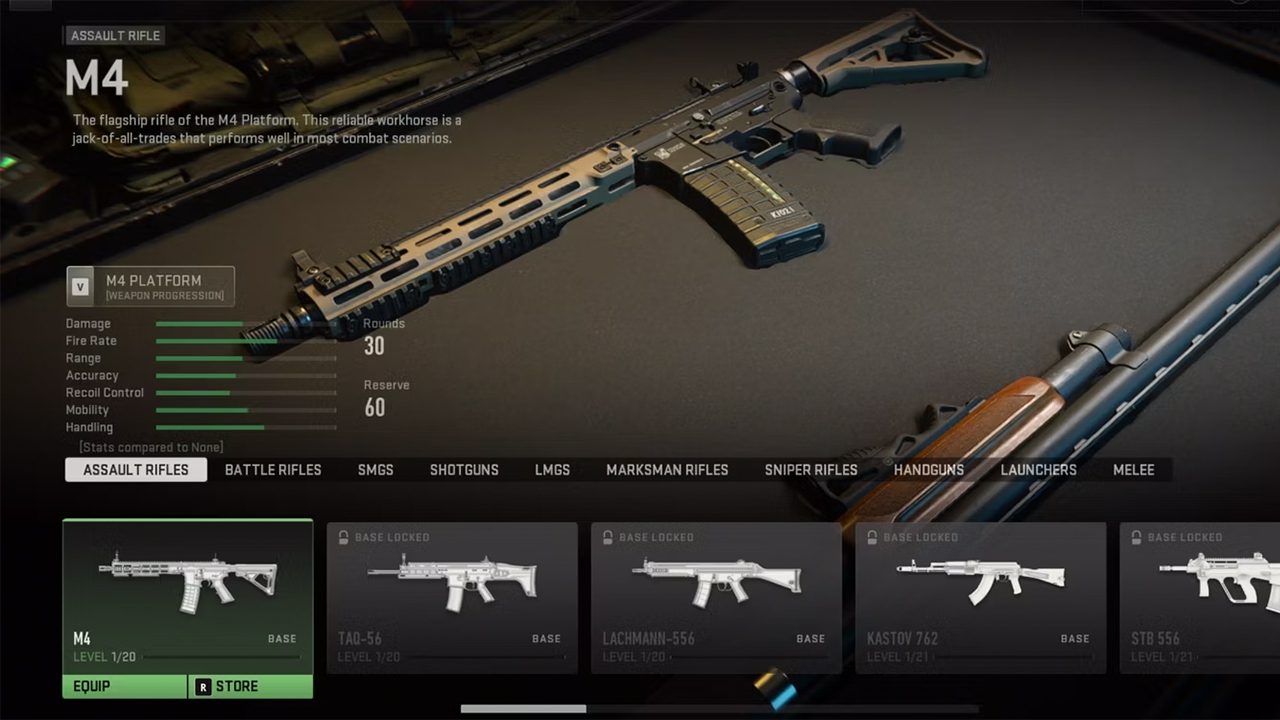This screenshot has height=720, width=1280.
Task: Select the M4 weapon card
Action: pyautogui.click(x=187, y=595)
